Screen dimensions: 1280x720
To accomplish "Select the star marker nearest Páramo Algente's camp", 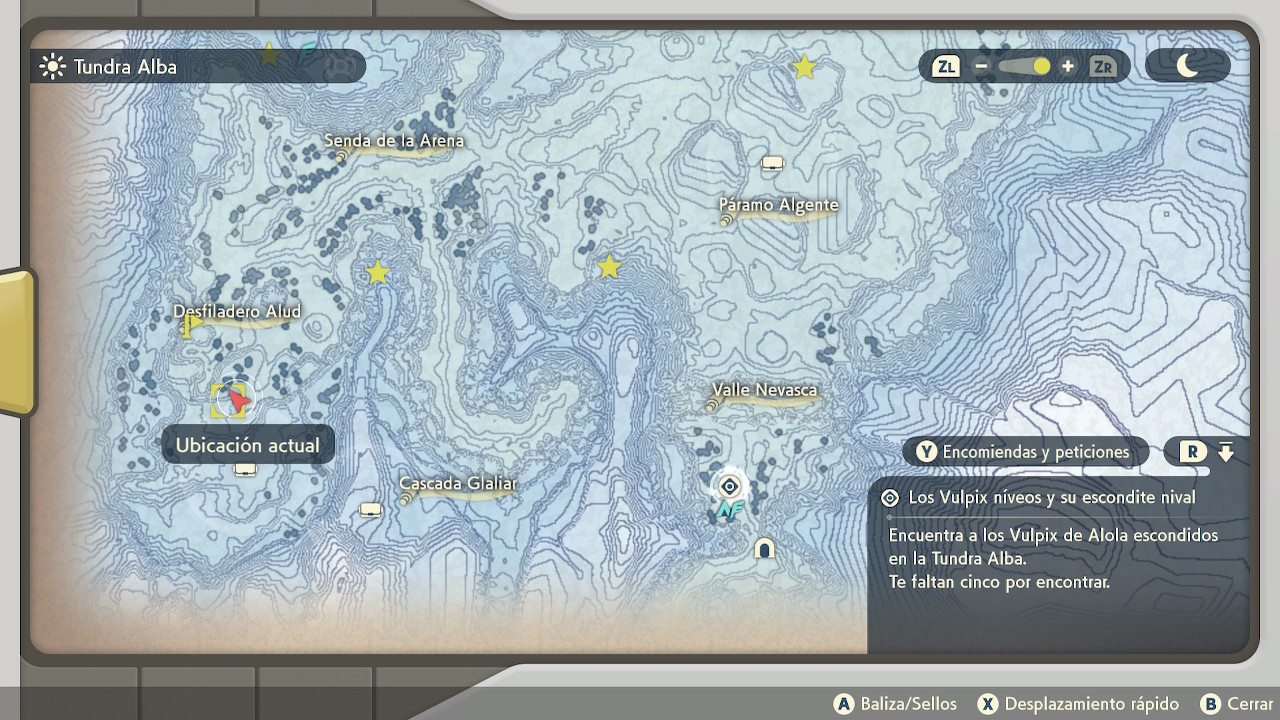I will point(804,67).
